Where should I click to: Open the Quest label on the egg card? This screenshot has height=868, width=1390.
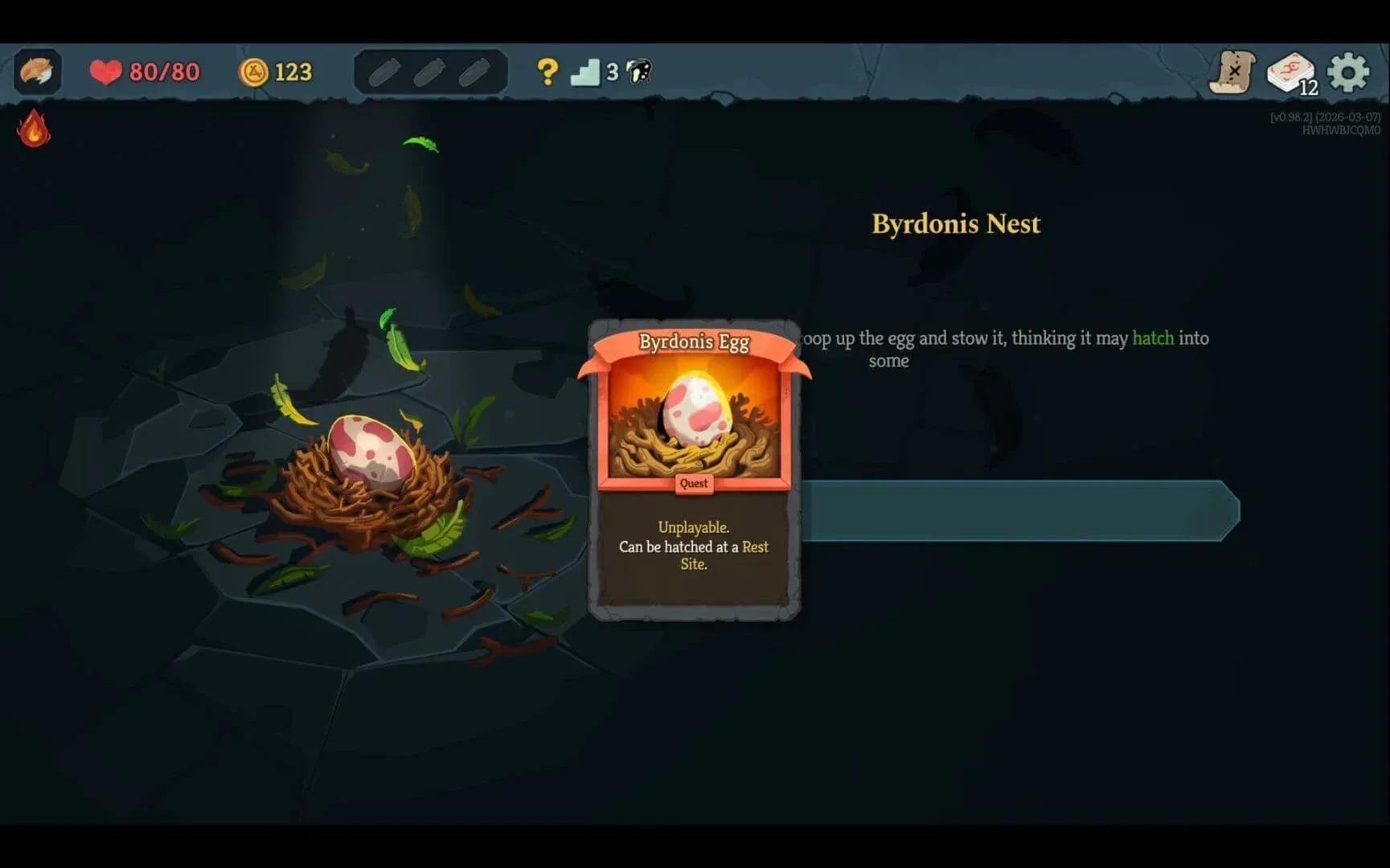tap(693, 483)
